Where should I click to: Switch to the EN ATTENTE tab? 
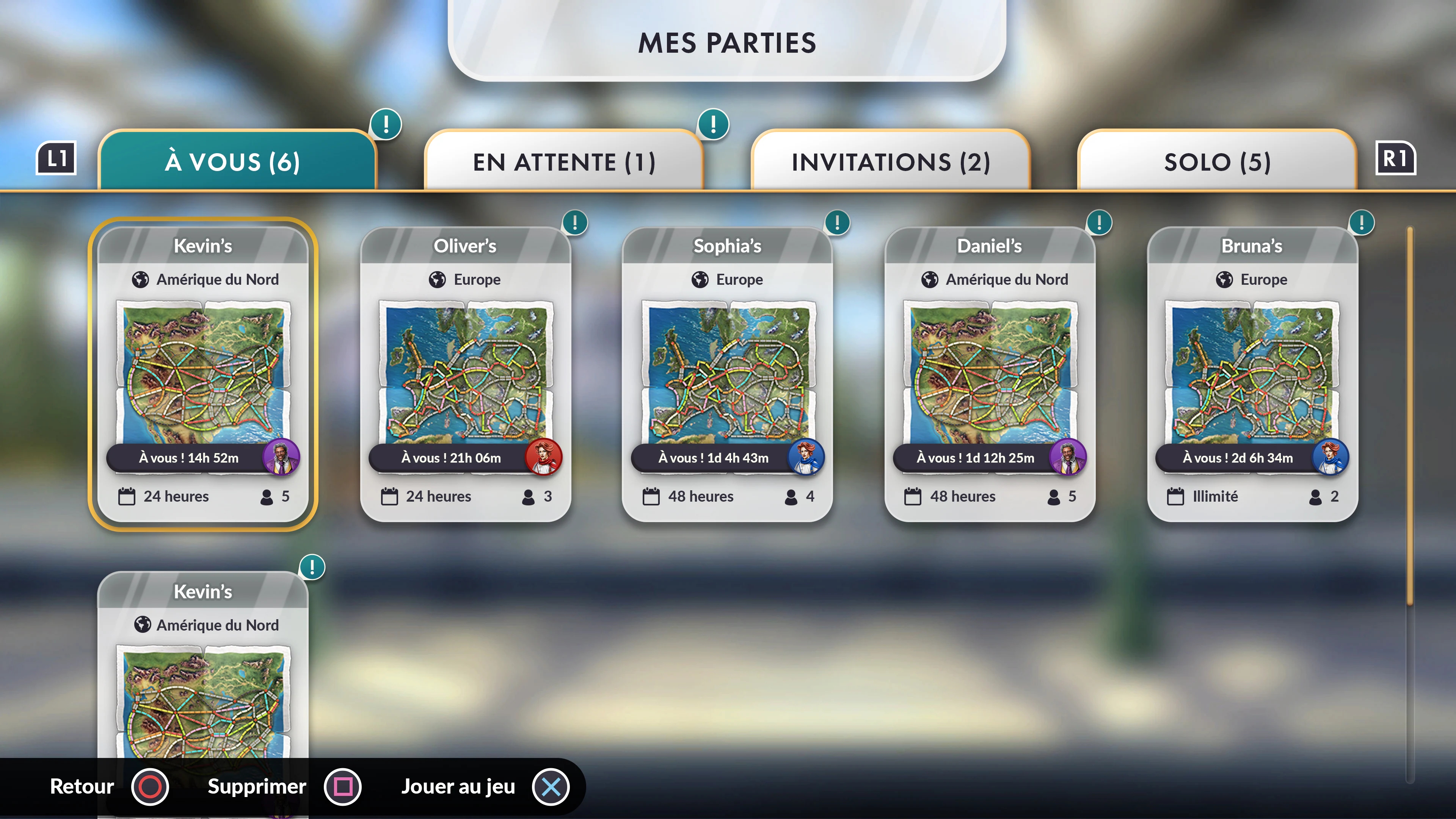564,162
